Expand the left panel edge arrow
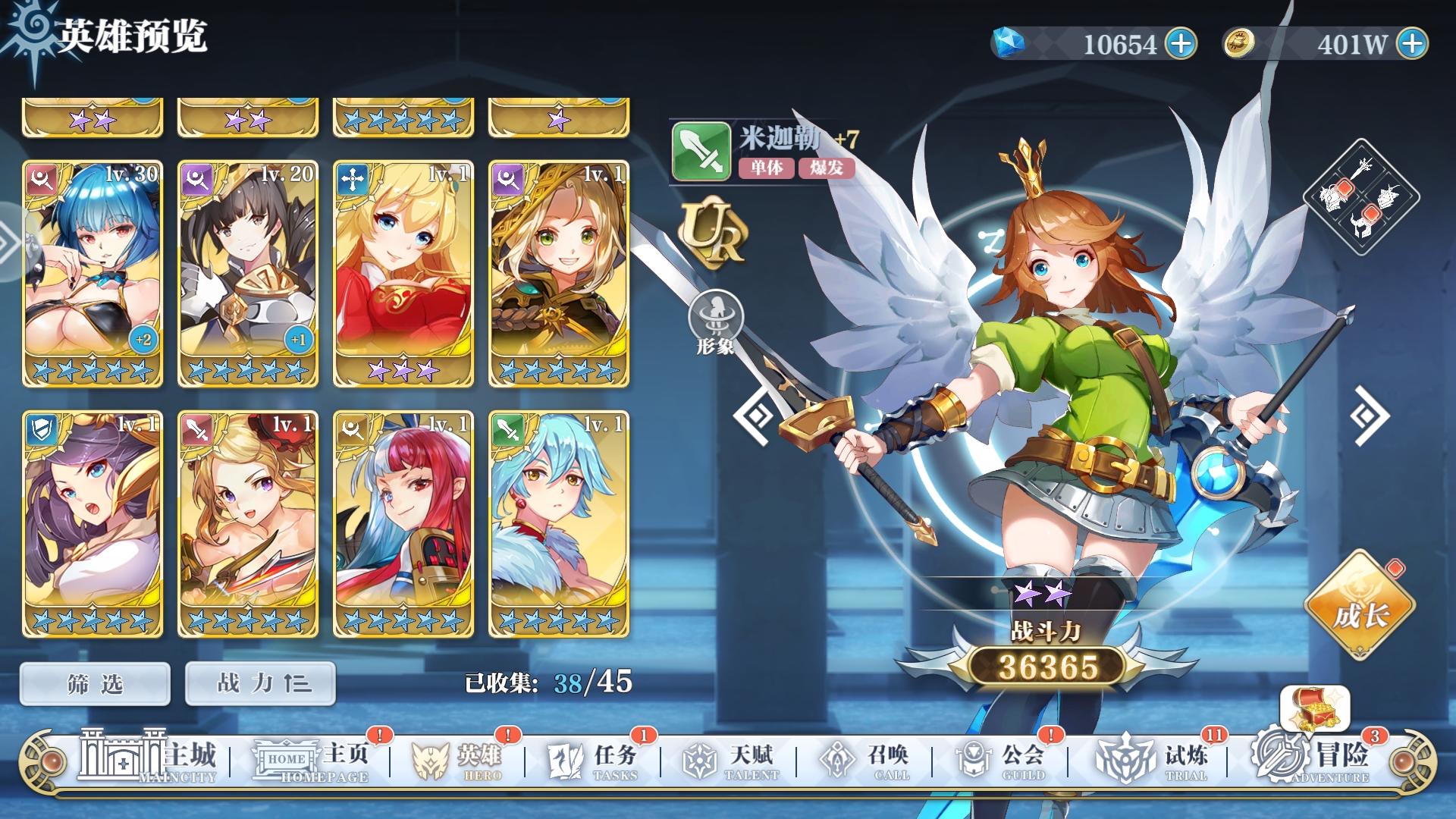The width and height of the screenshot is (1456, 819). [8, 243]
